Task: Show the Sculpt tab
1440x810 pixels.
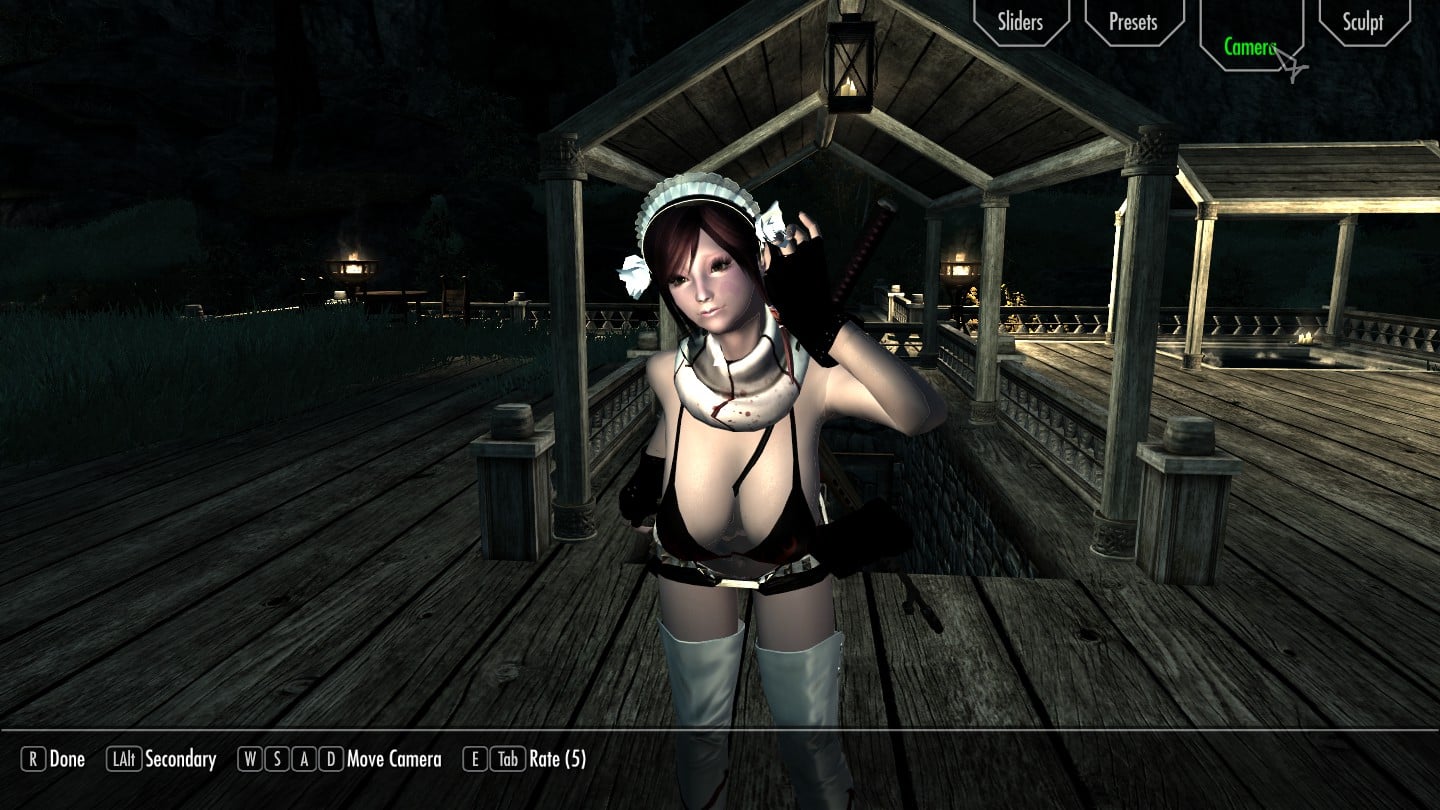Action: (x=1362, y=22)
